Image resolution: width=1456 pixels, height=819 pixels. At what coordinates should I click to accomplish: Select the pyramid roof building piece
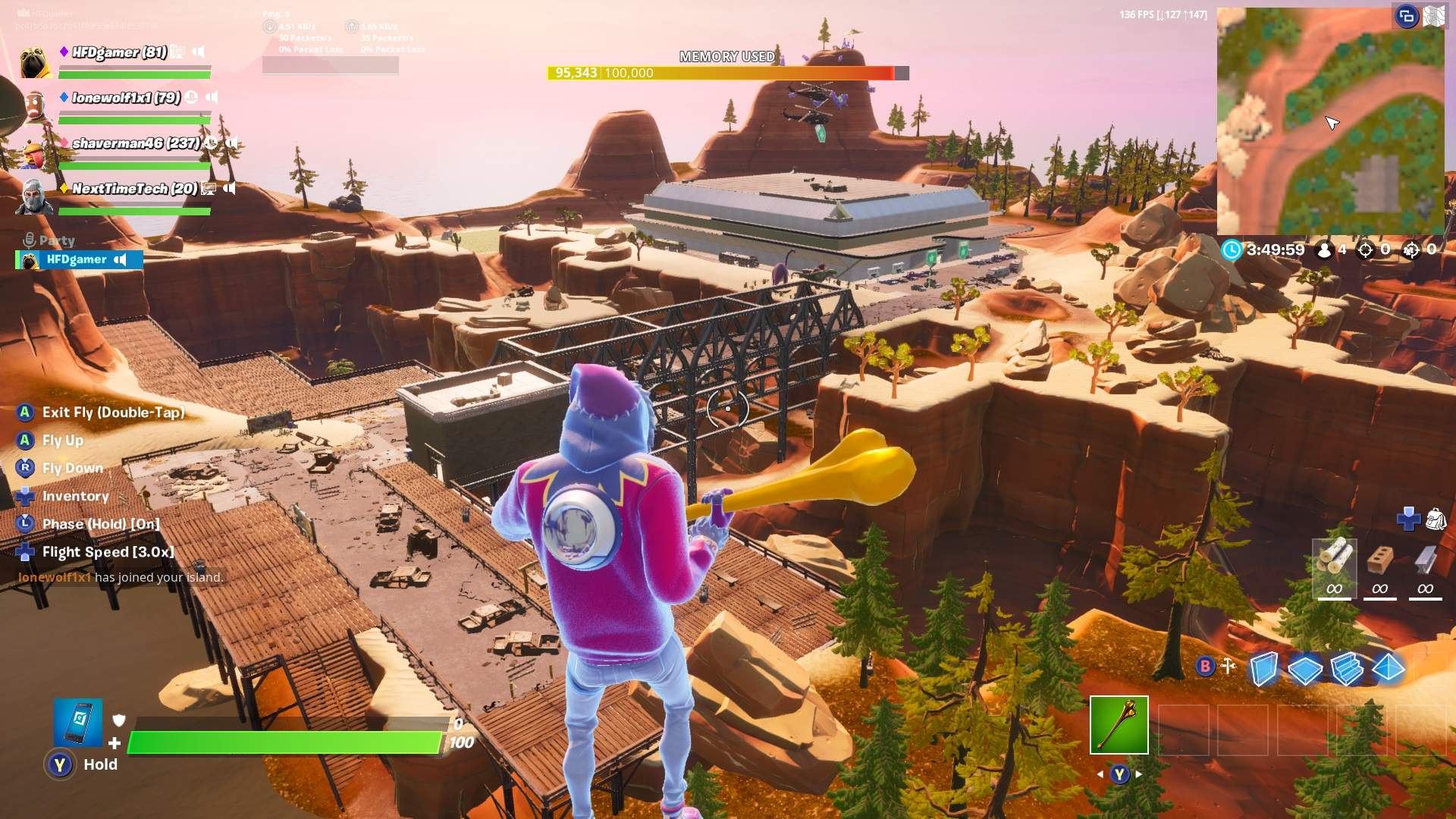pyautogui.click(x=1389, y=668)
